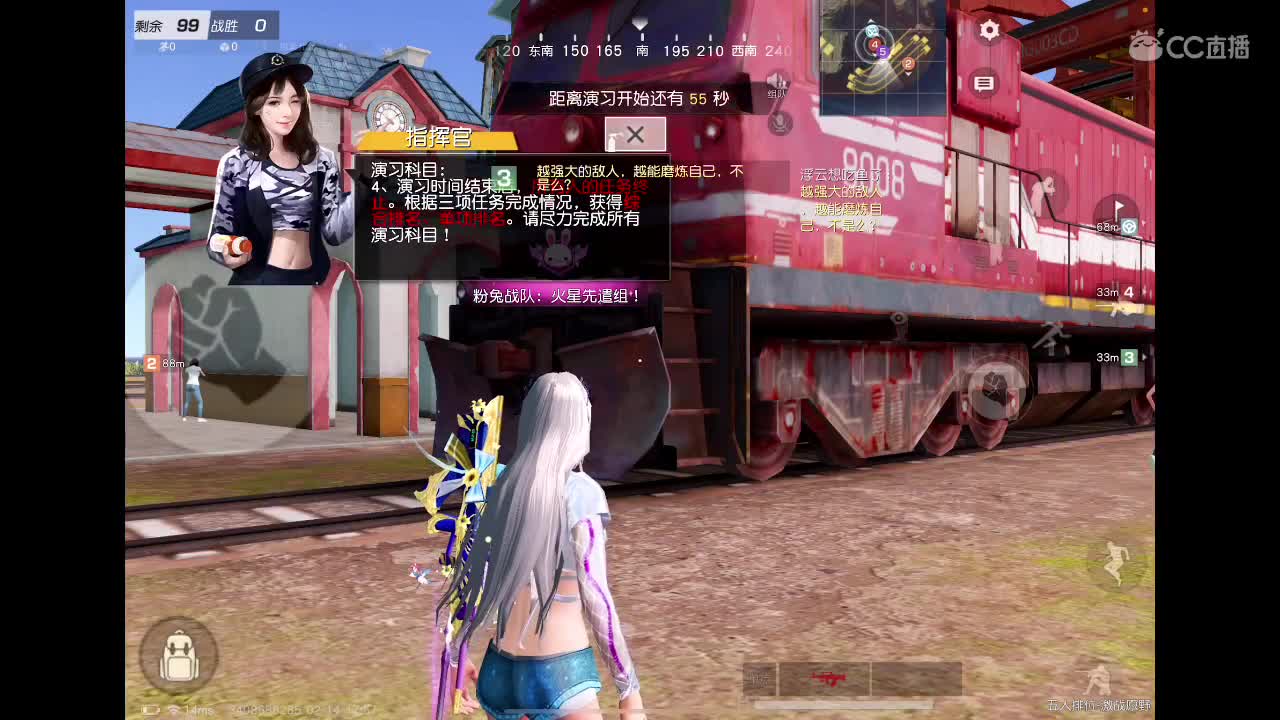1280x720 pixels.
Task: Tap the vehicle steering wheel icon beside 68m
Action: (1129, 226)
